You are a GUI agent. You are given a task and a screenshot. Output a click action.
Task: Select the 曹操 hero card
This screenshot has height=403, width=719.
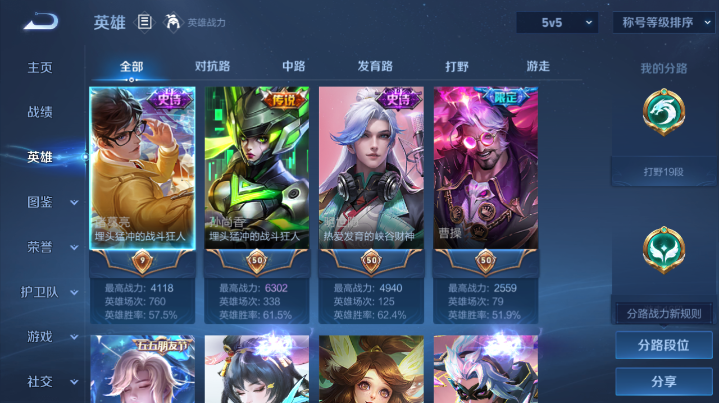pyautogui.click(x=485, y=180)
